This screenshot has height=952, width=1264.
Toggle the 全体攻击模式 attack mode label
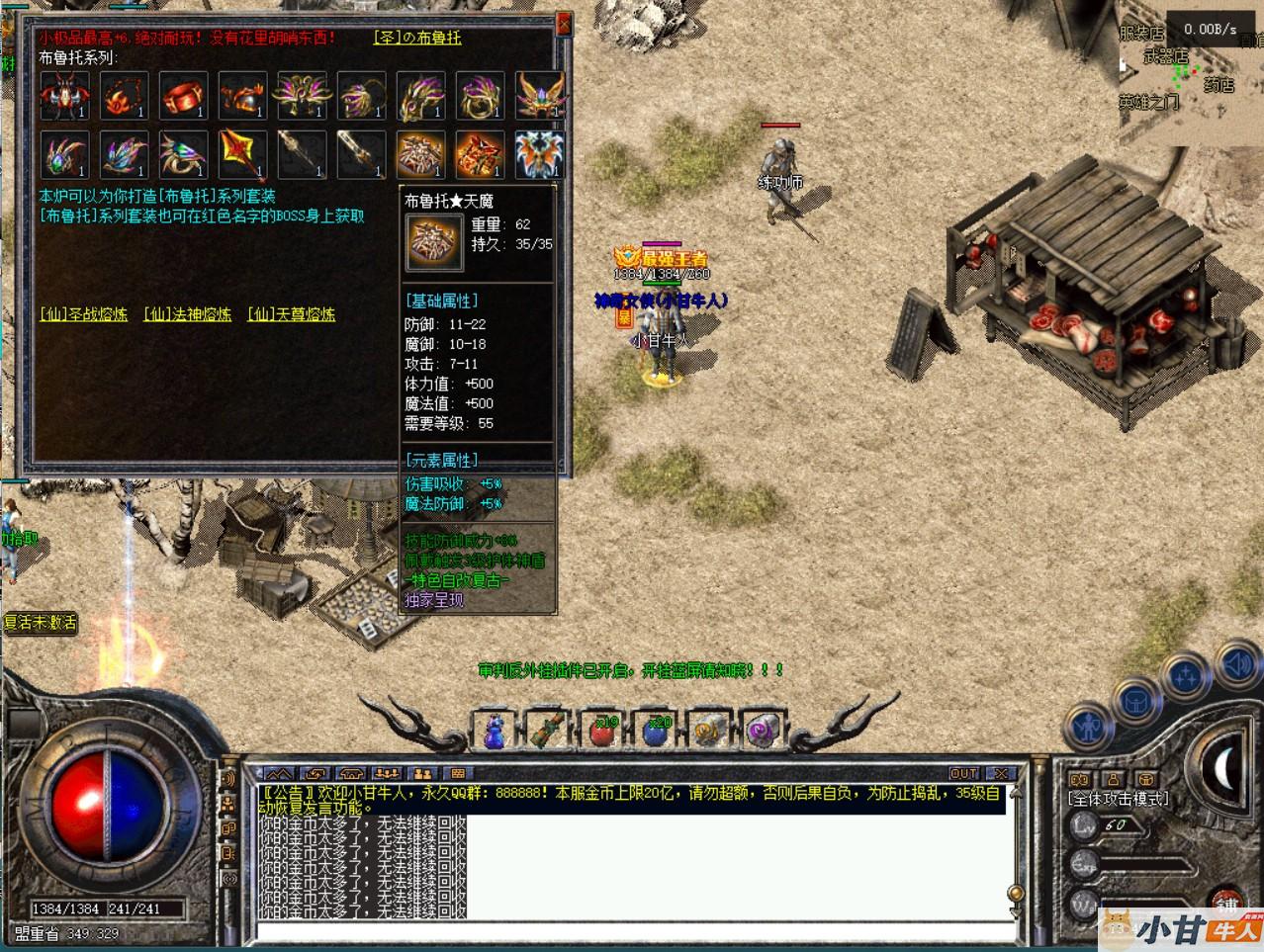pos(1119,799)
